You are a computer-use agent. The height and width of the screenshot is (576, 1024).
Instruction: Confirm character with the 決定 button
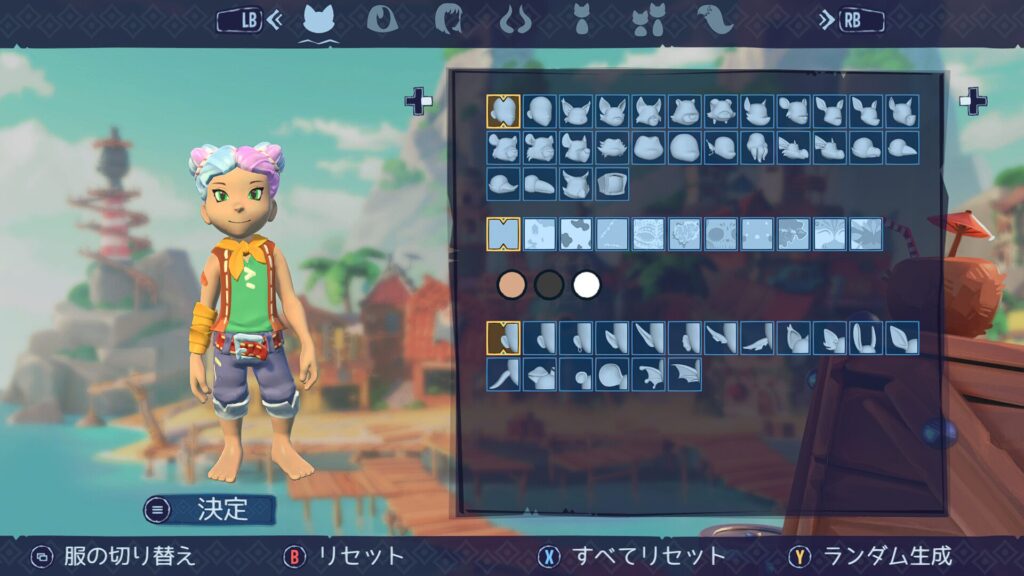pyautogui.click(x=210, y=509)
